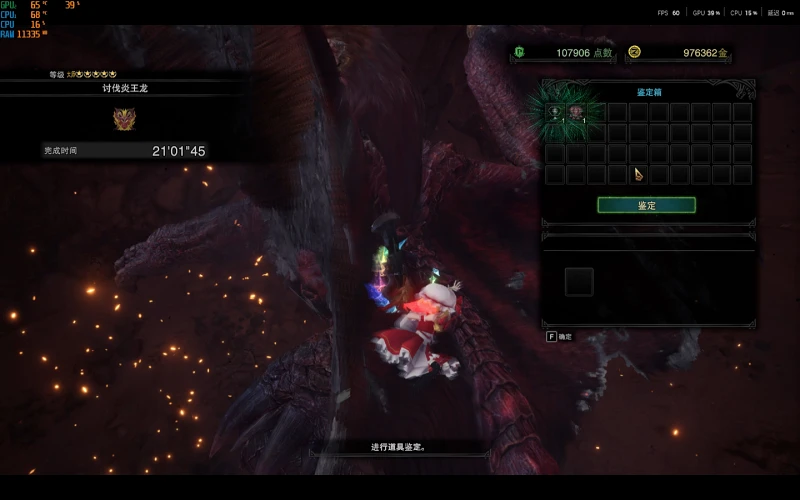Select the first item in the appraisal box

tap(556, 112)
